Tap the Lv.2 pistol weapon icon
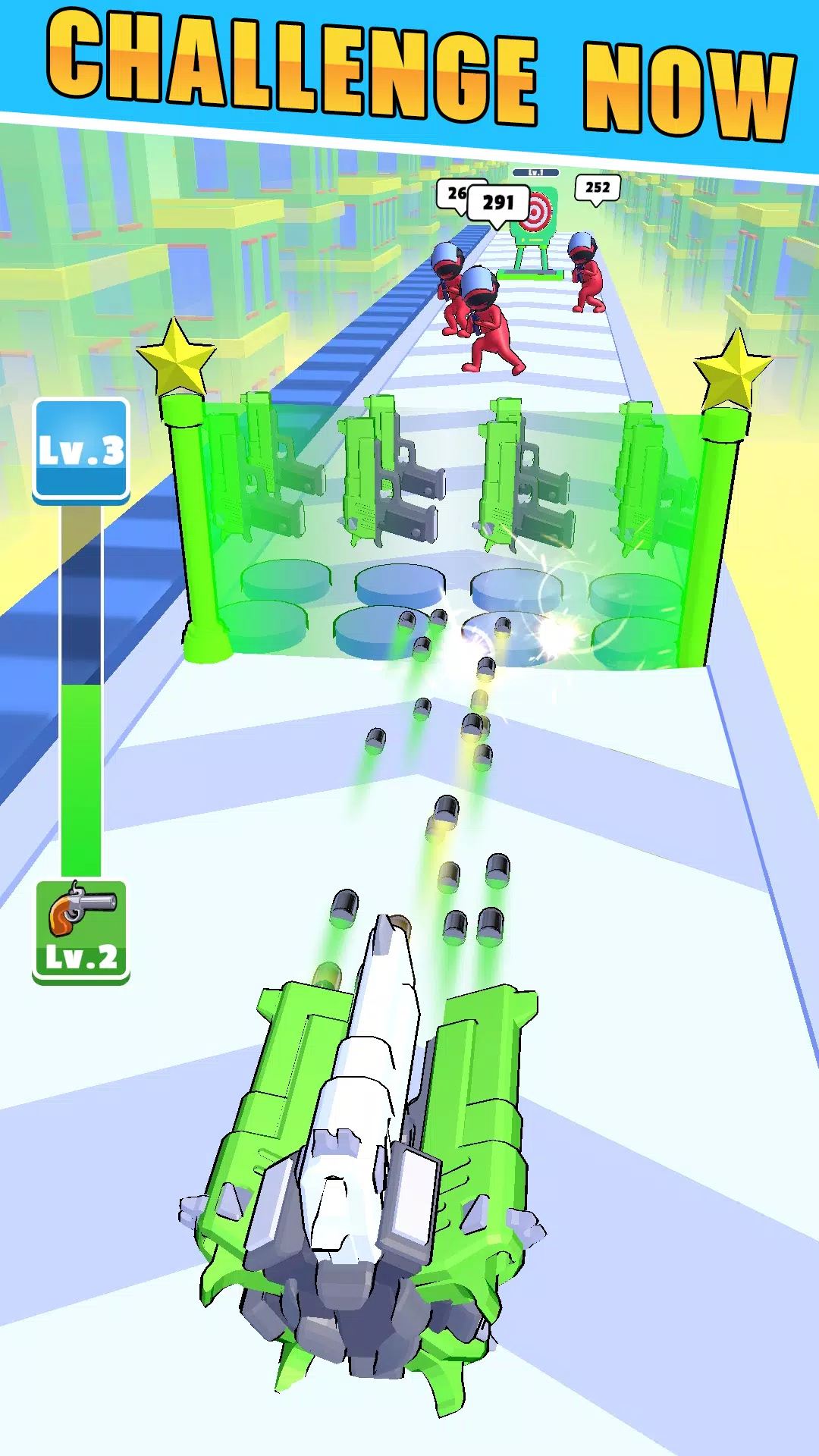819x1456 pixels. [x=81, y=931]
